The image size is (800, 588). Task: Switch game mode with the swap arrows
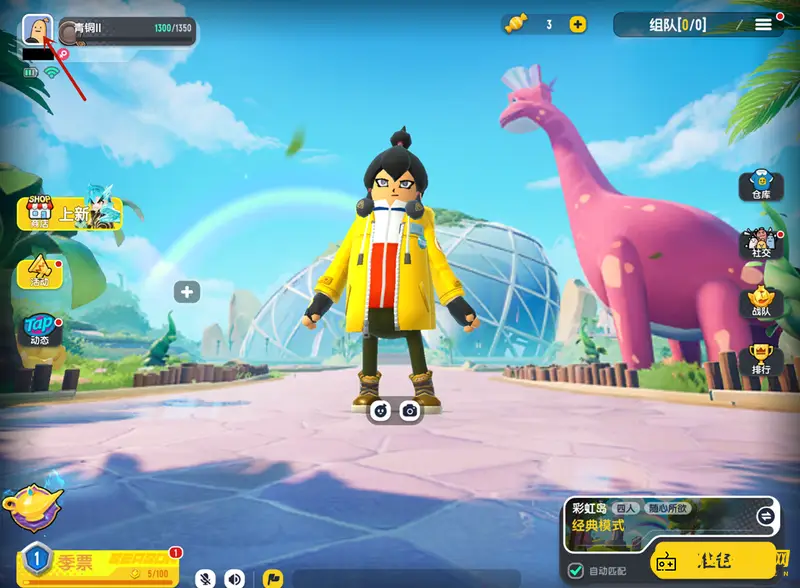pos(765,516)
